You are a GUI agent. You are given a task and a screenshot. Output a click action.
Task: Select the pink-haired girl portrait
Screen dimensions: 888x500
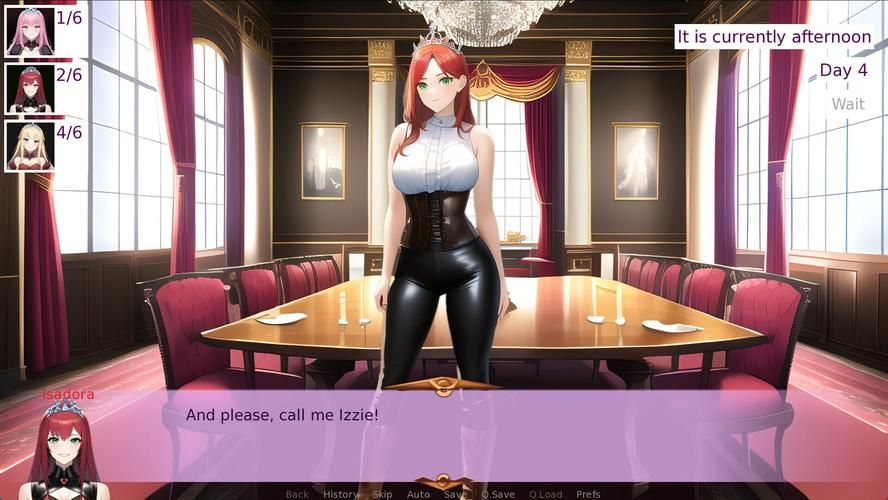click(29, 31)
